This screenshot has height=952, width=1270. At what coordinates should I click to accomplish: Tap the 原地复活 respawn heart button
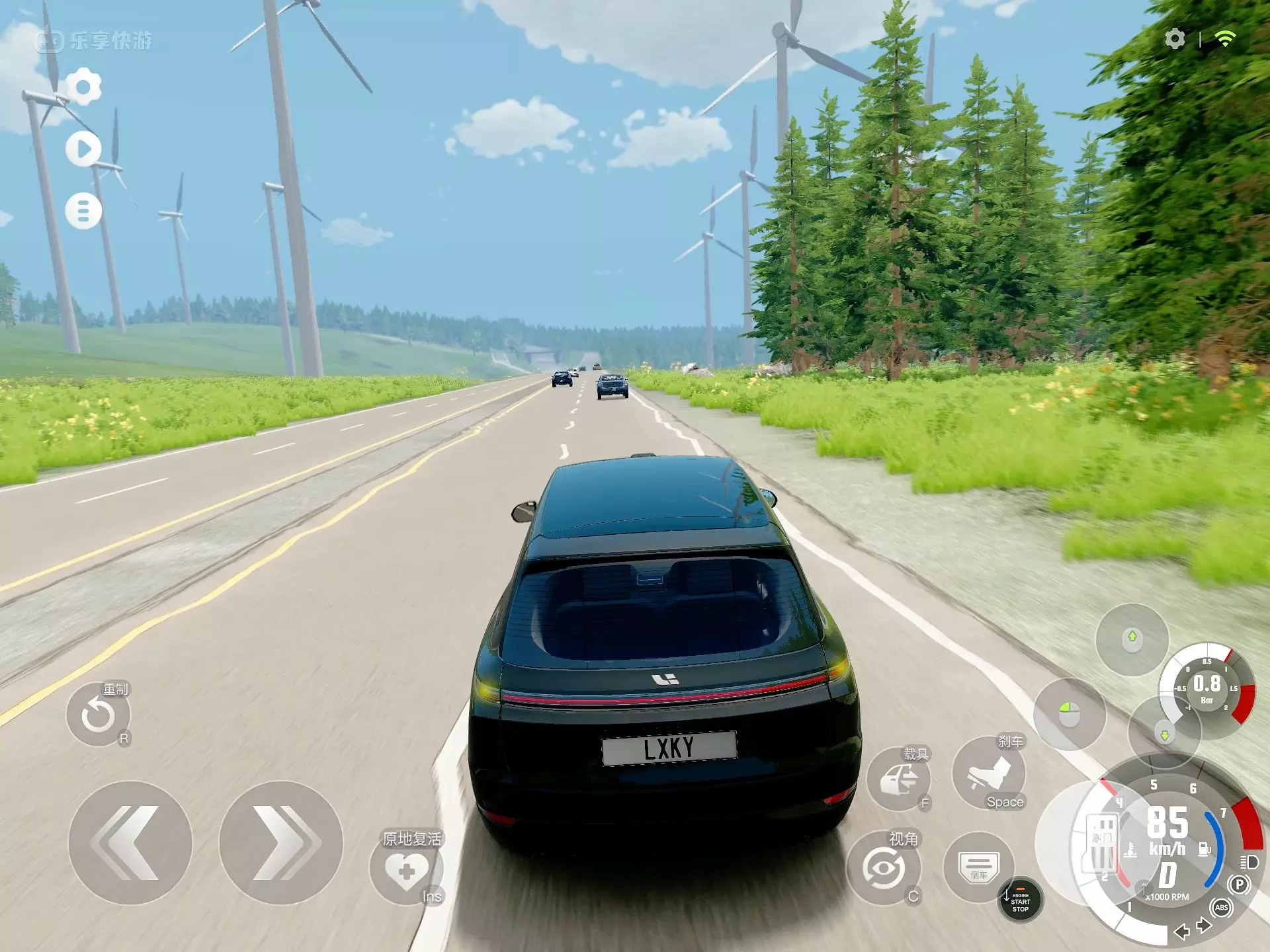tap(406, 870)
